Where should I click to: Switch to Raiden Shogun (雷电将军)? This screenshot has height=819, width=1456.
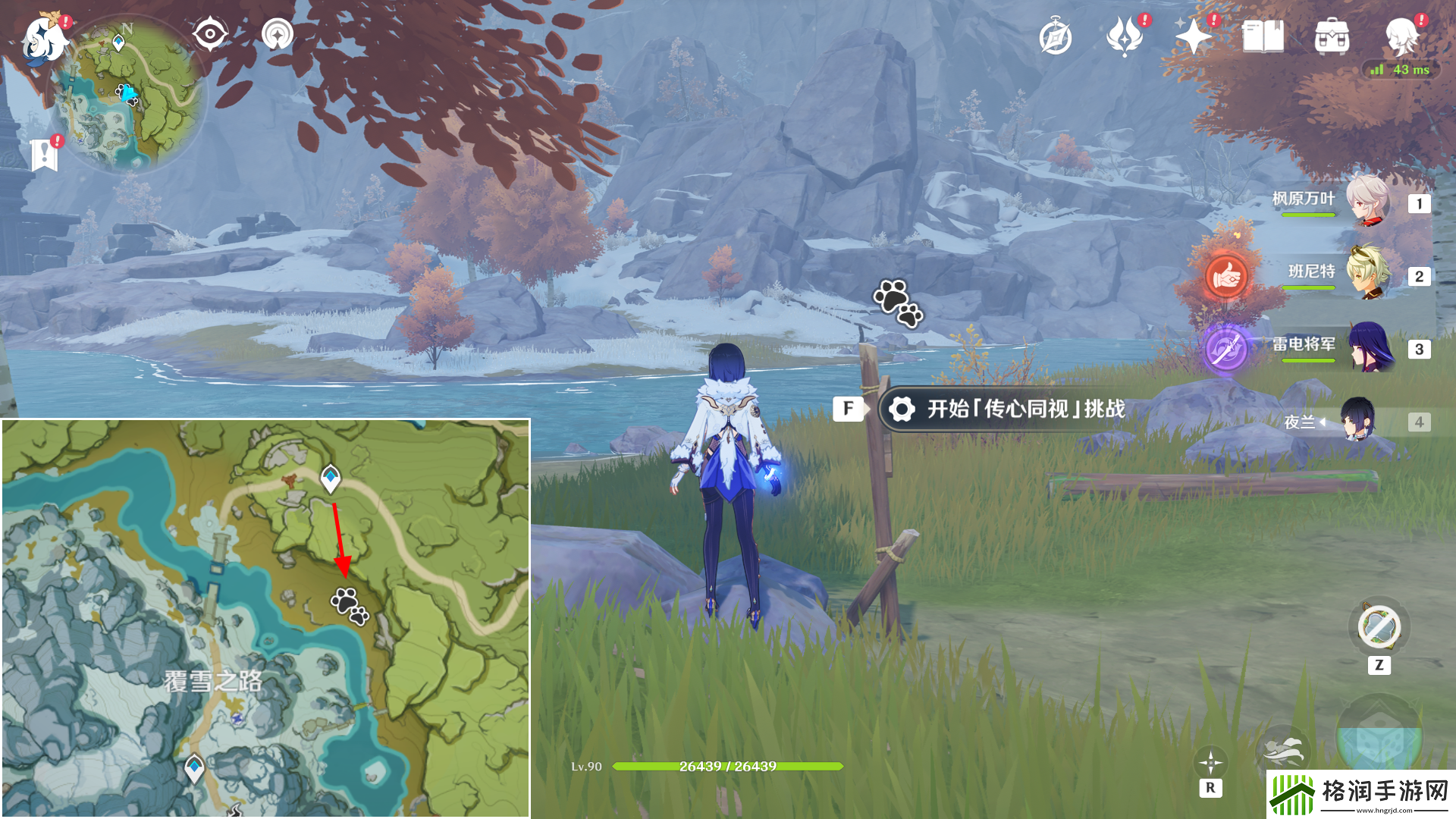pos(1367,347)
